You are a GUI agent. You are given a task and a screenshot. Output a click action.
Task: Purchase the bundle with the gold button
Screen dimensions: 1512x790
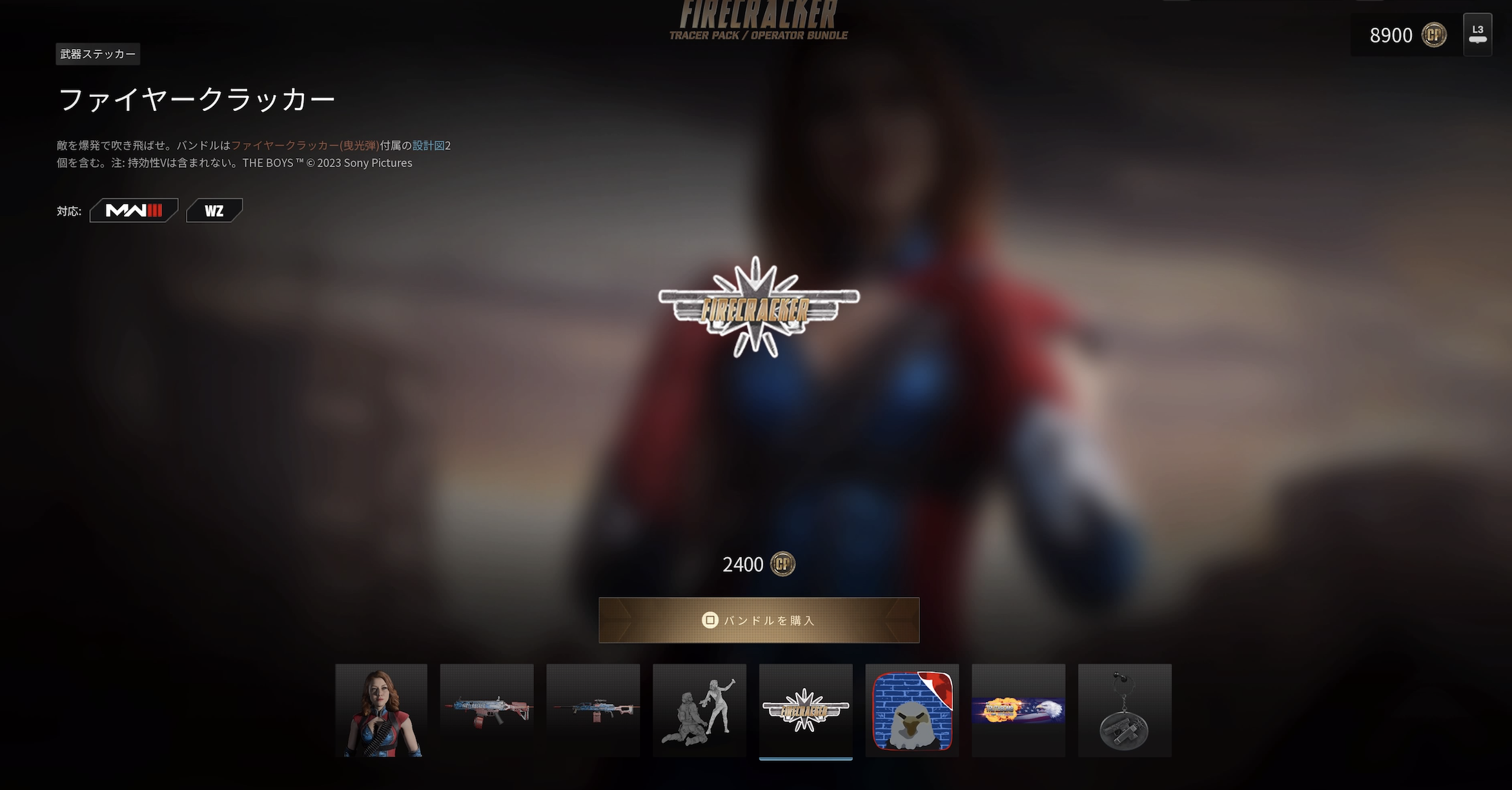(759, 620)
